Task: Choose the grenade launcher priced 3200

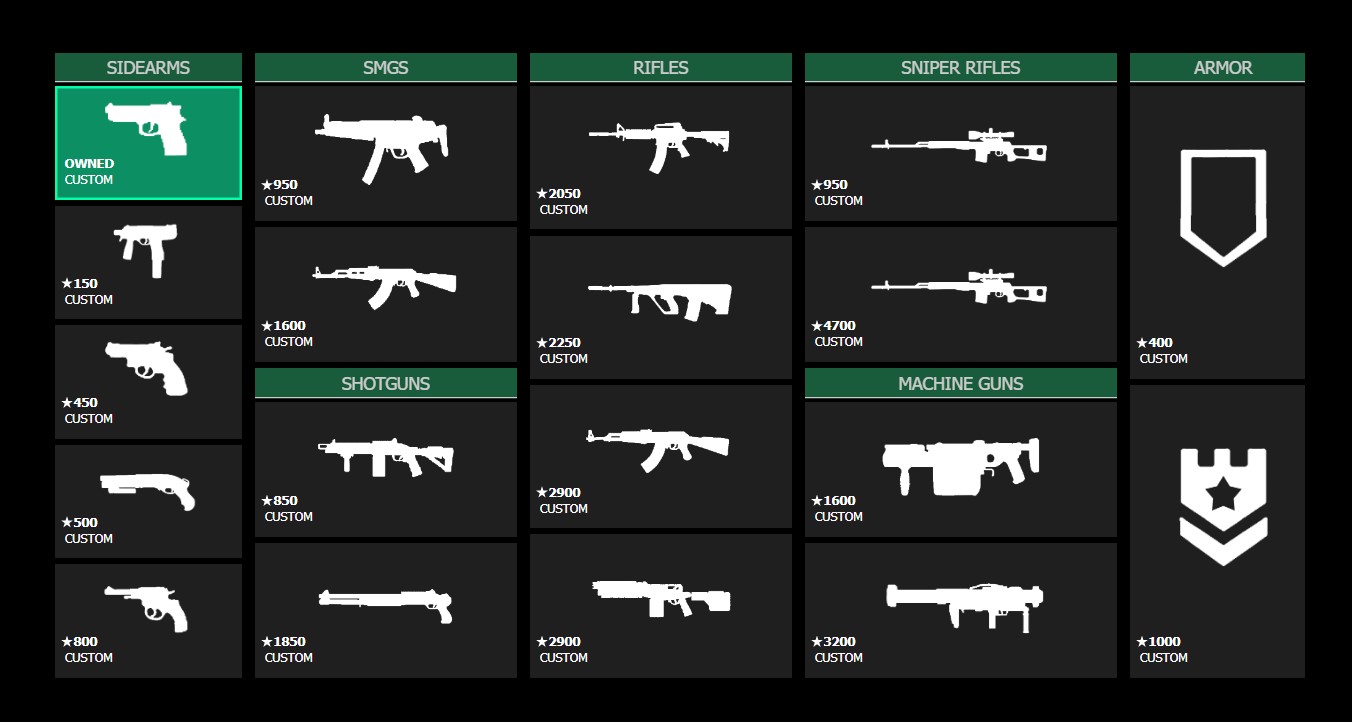Action: coord(960,600)
